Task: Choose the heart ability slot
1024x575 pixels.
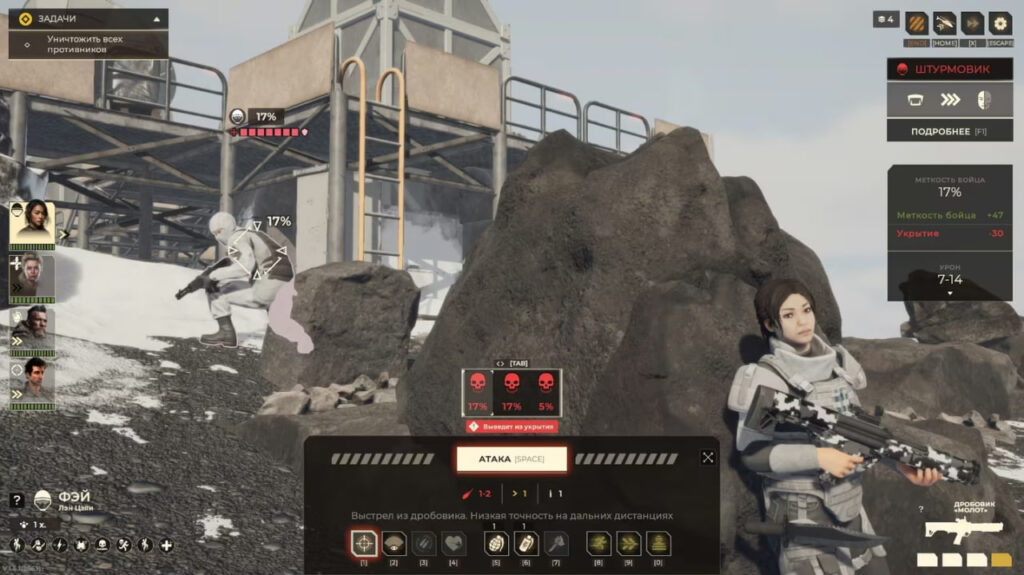Action: (x=454, y=544)
